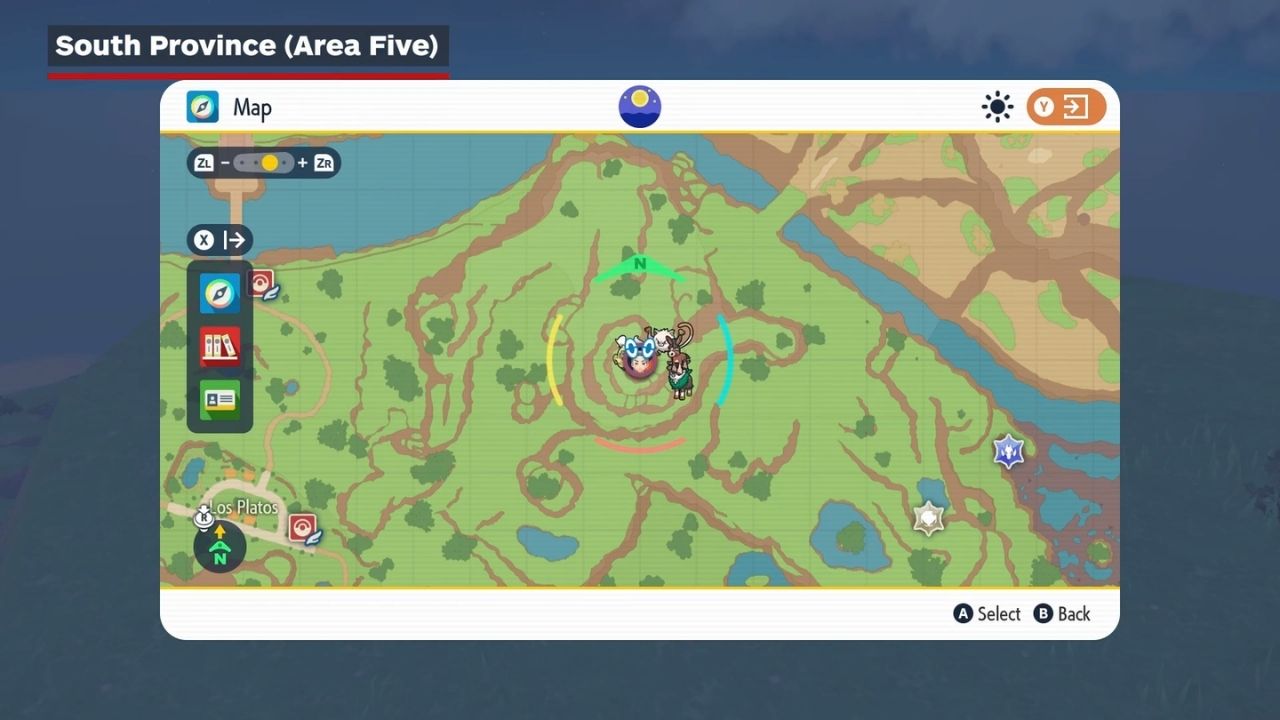
Task: Click the map zoom slider knob
Action: [269, 162]
